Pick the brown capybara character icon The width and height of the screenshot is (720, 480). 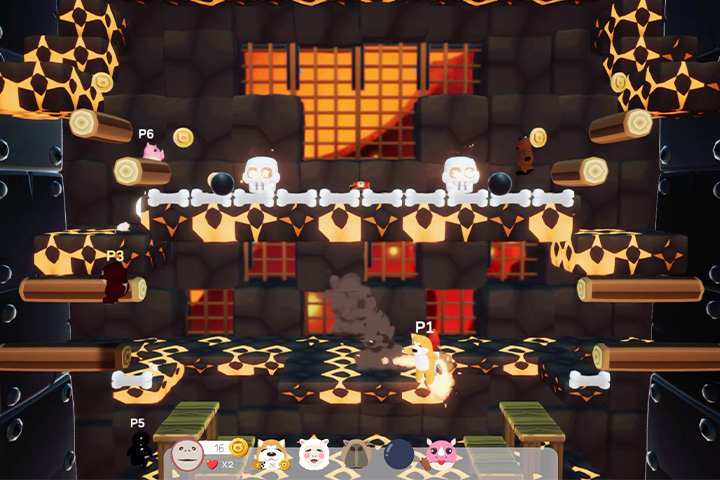pyautogui.click(x=357, y=455)
